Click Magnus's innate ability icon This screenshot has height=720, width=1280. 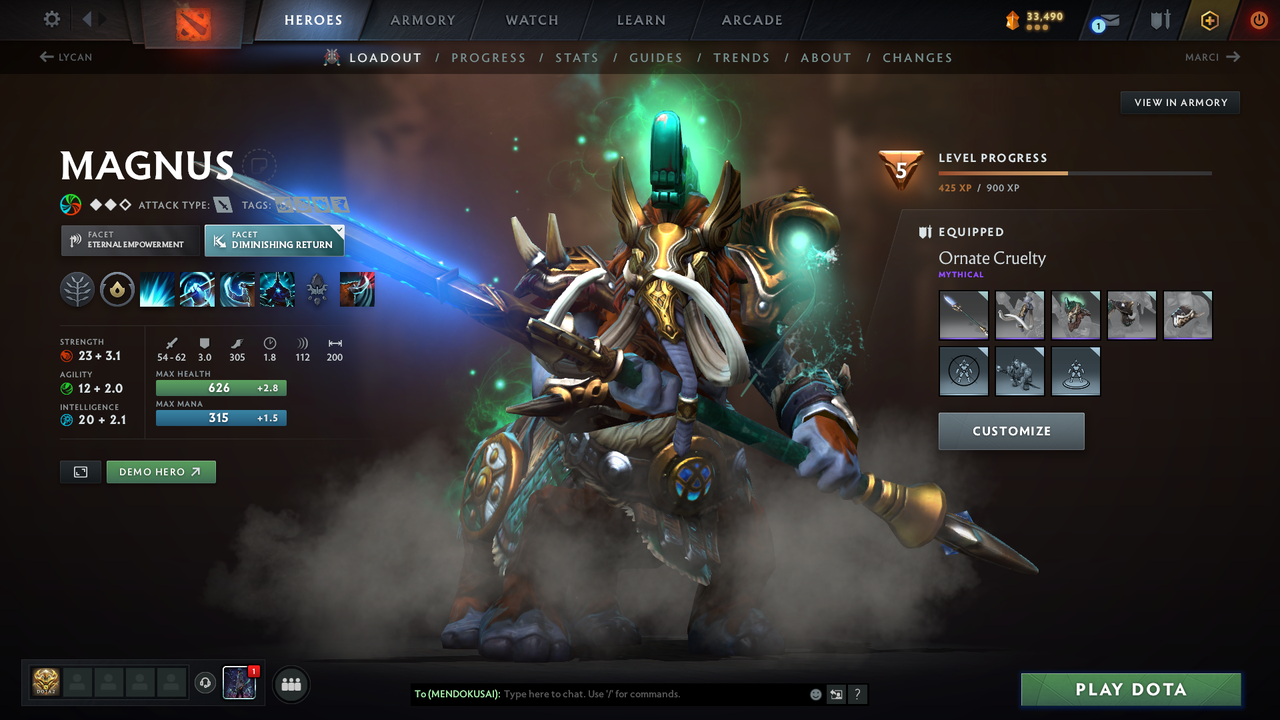pyautogui.click(x=117, y=289)
